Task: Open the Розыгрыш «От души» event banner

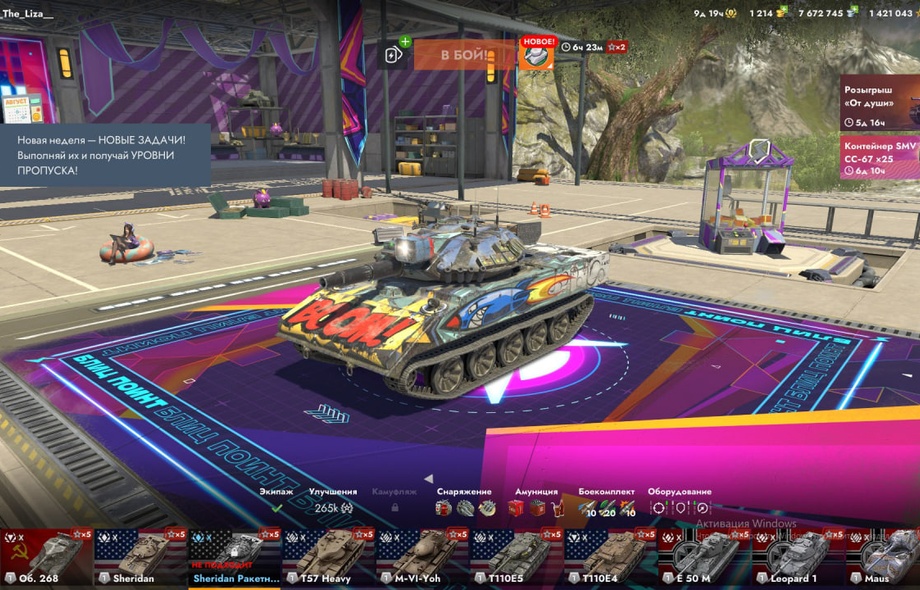Action: 879,104
